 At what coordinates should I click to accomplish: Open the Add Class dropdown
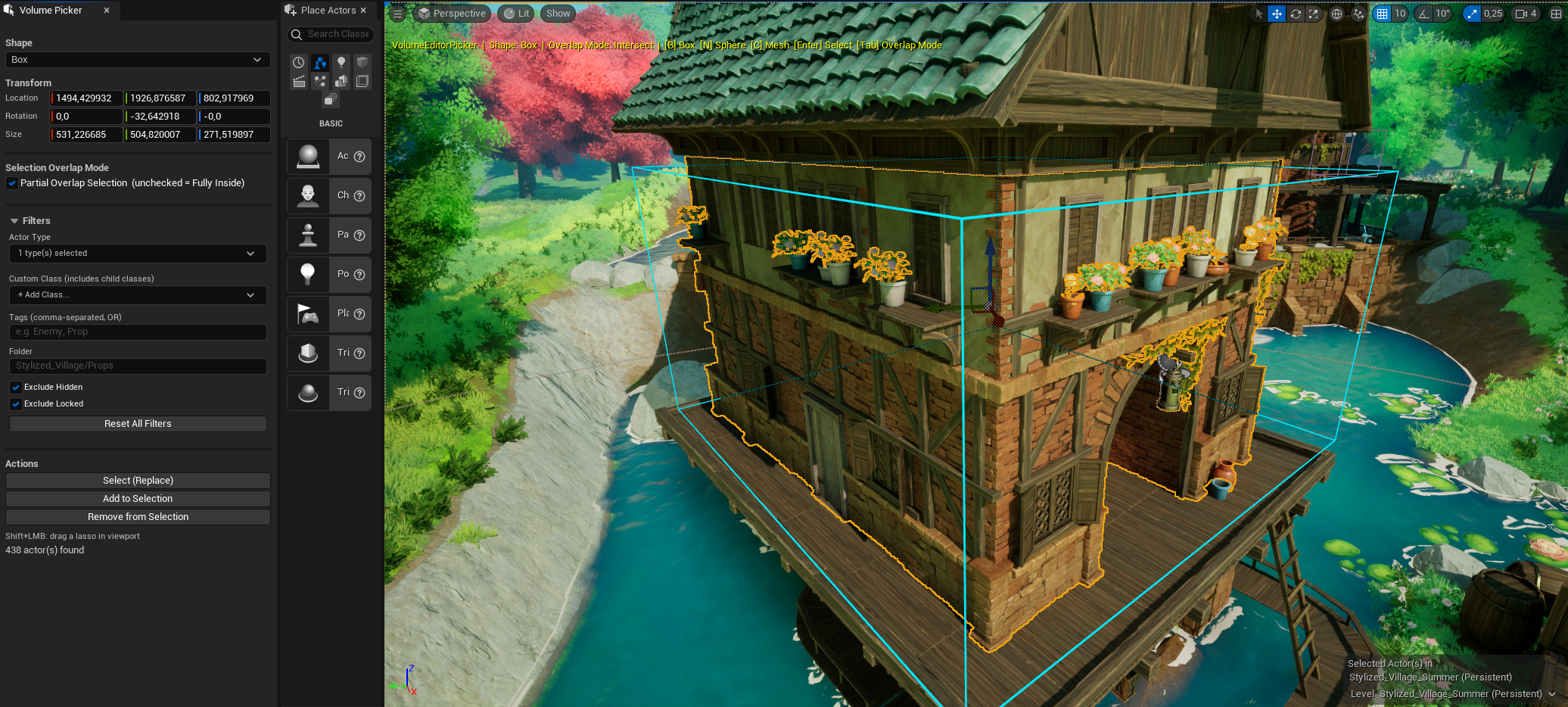pos(137,295)
